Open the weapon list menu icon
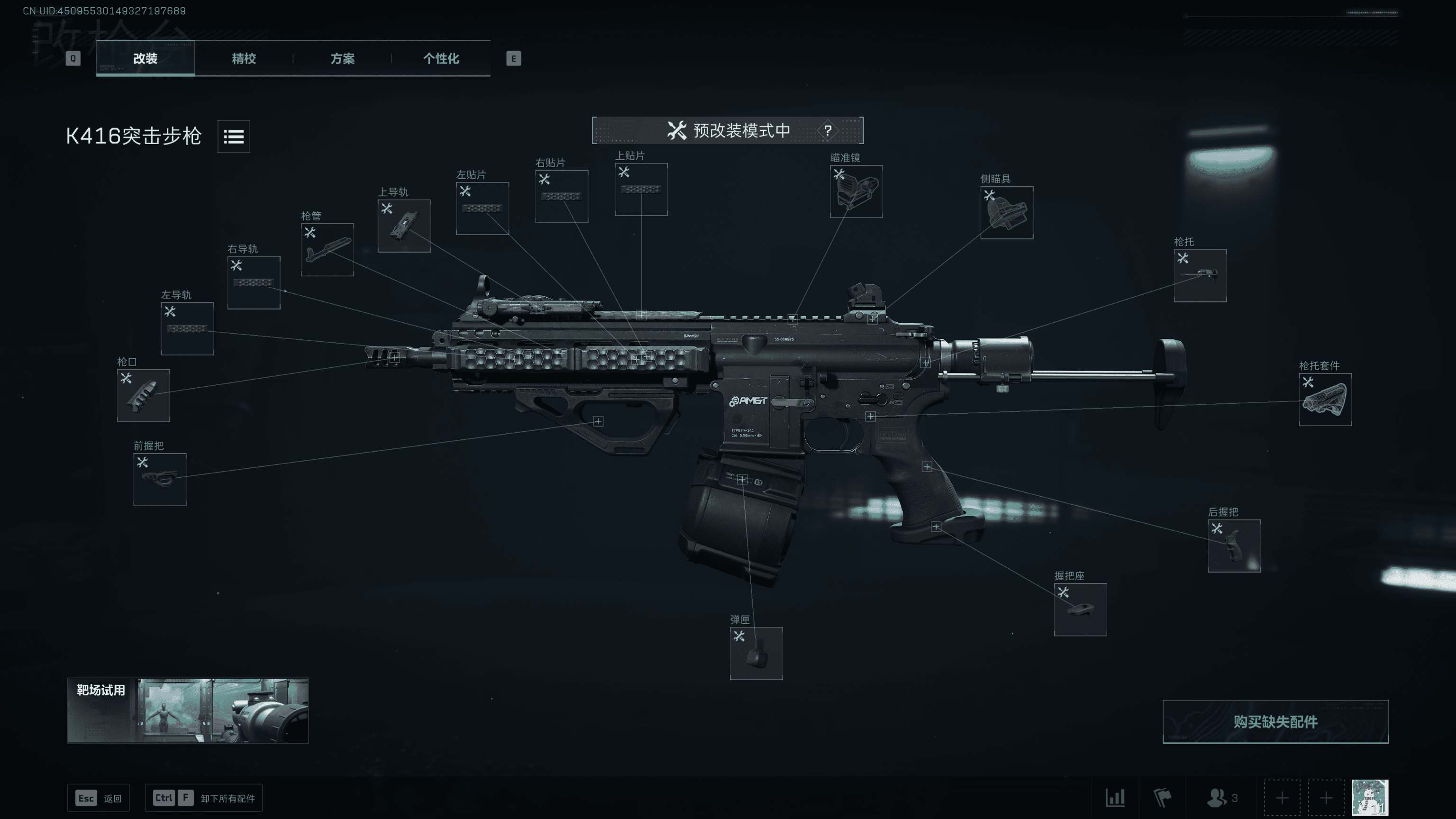This screenshot has height=819, width=1456. [x=234, y=136]
